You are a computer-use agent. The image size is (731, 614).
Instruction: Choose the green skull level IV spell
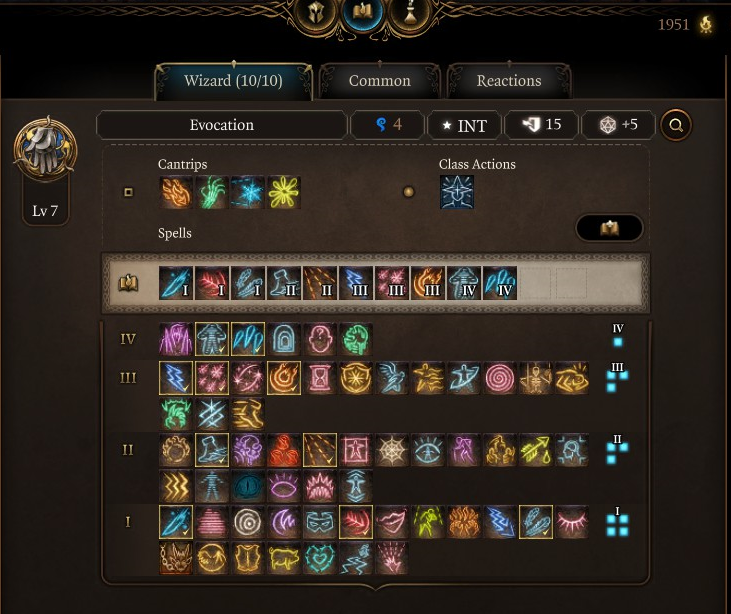point(356,339)
